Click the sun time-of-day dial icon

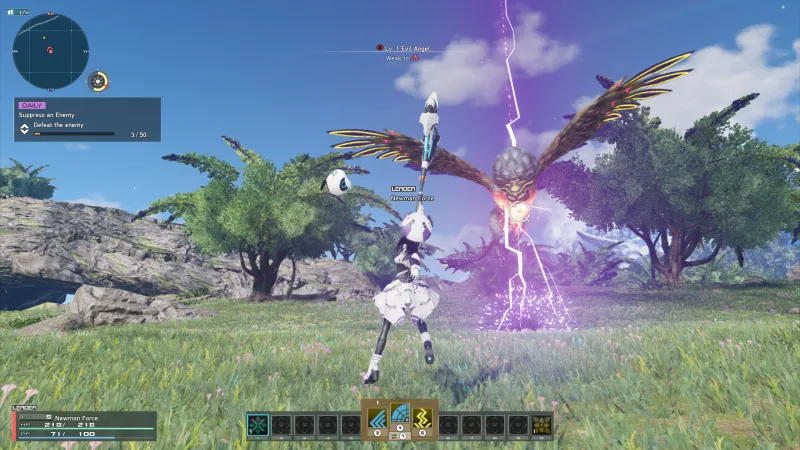(x=99, y=82)
